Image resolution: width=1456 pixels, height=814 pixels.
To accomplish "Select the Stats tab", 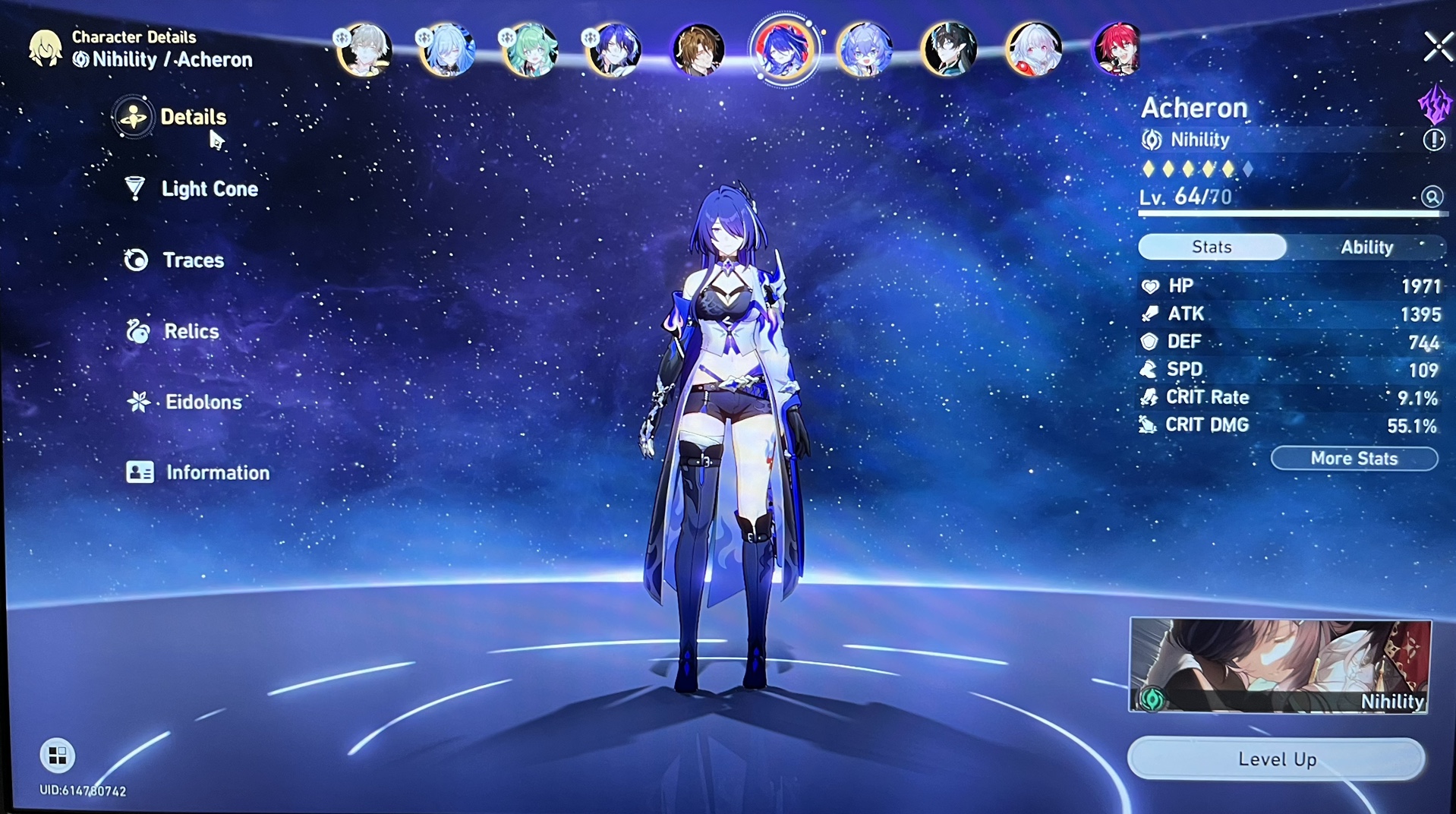I will pos(1211,247).
